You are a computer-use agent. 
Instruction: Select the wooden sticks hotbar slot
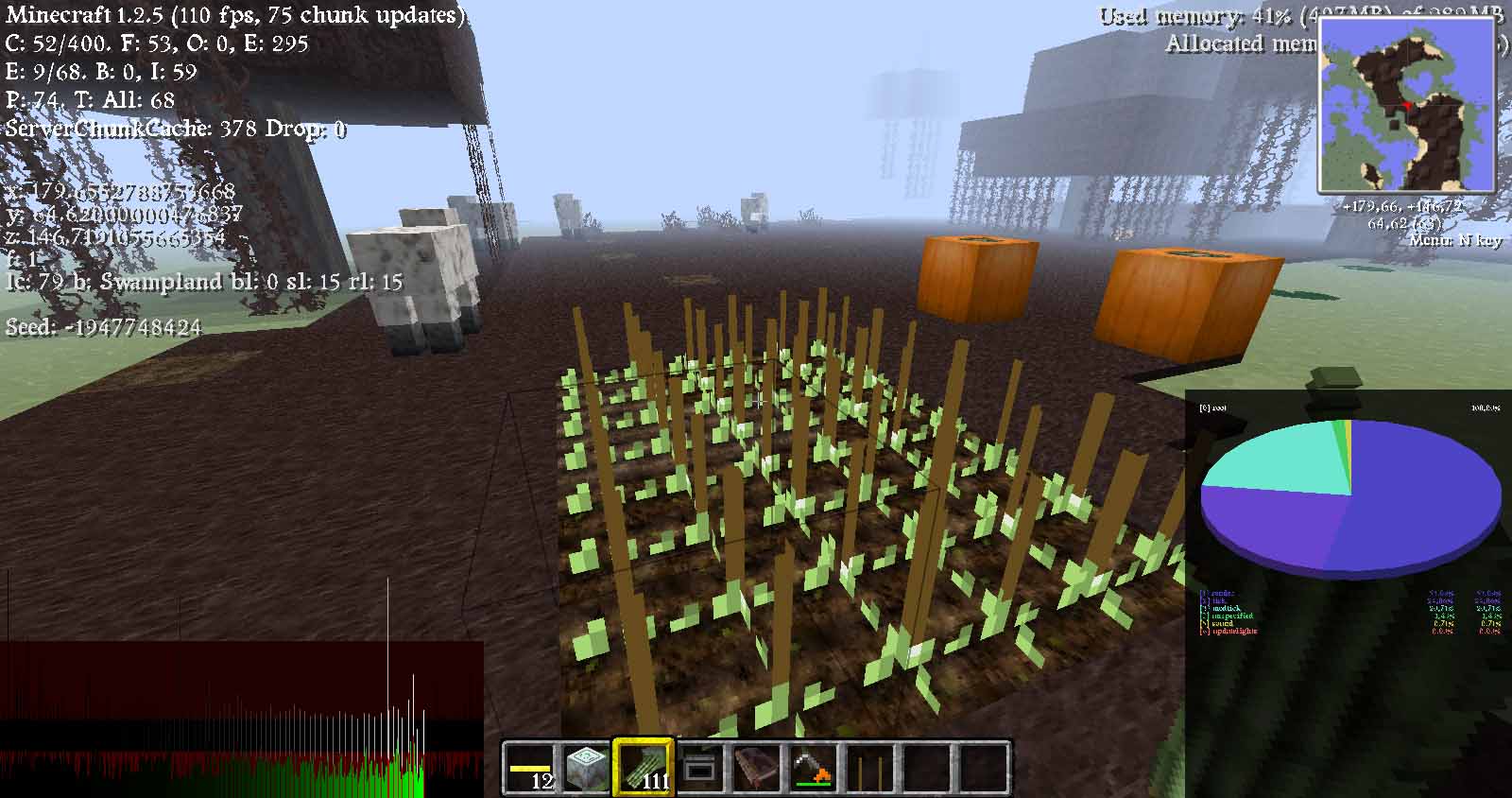870,767
